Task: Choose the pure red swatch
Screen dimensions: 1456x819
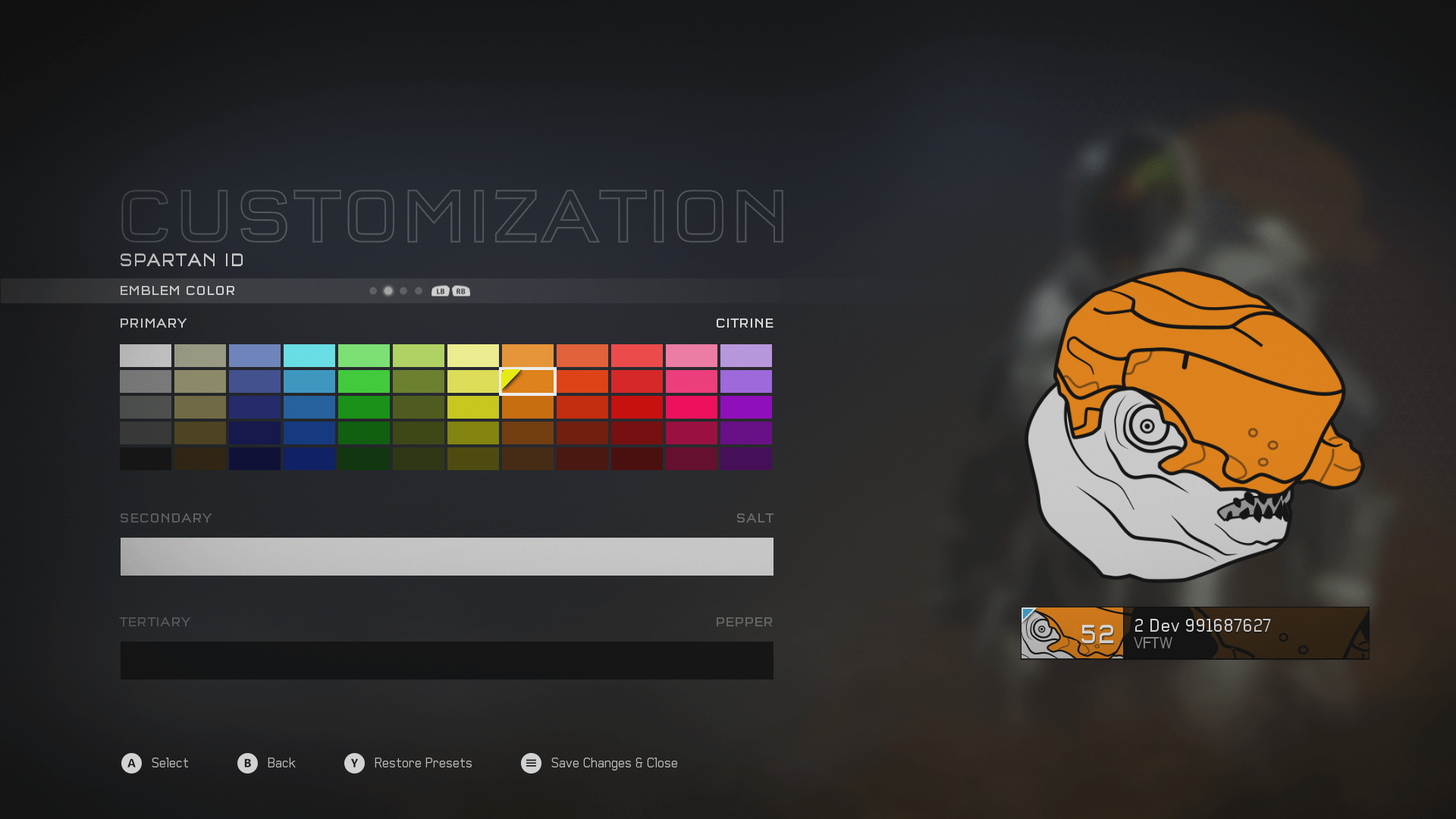Action: coord(636,407)
